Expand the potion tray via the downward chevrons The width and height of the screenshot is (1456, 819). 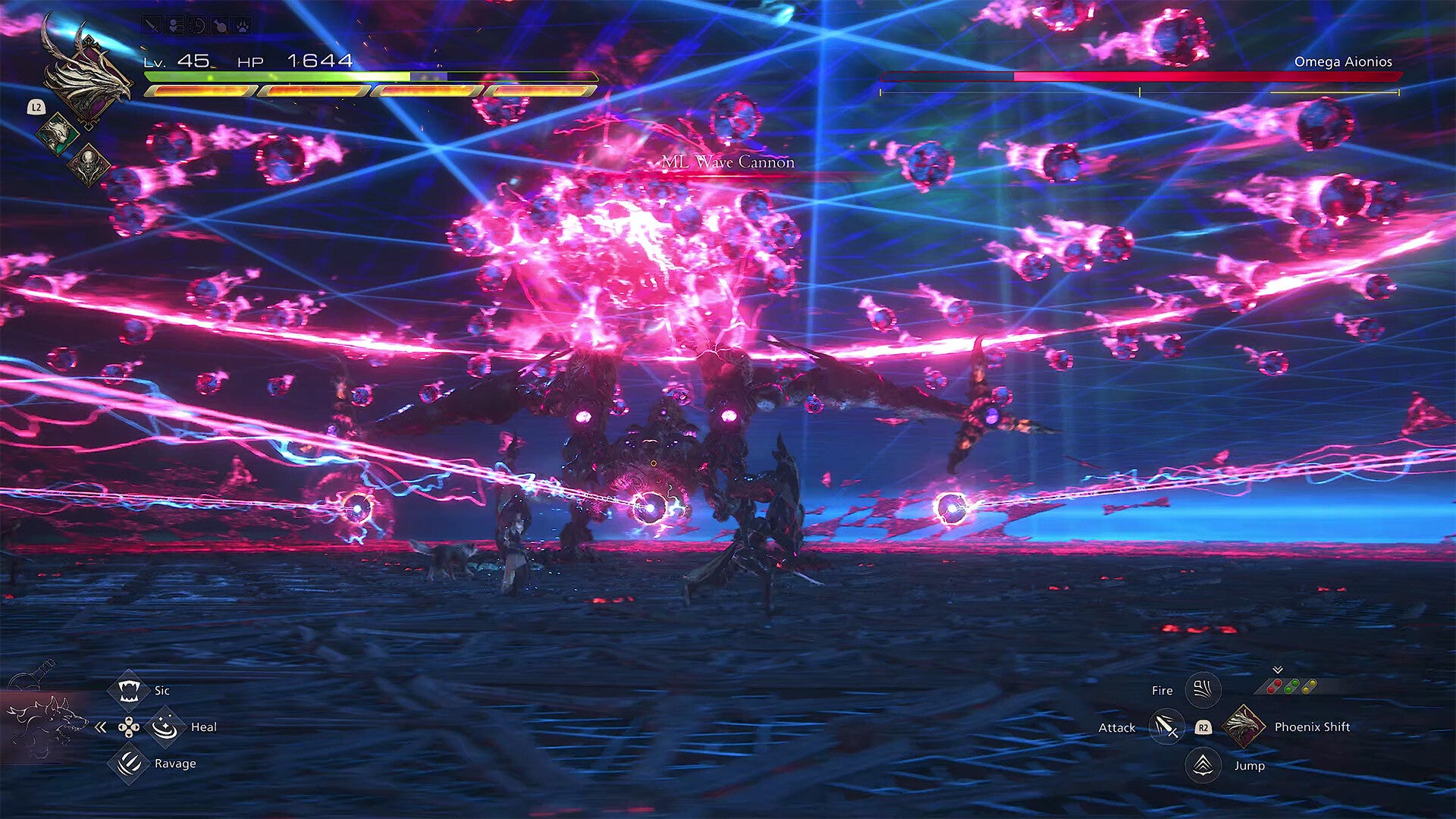point(1277,669)
